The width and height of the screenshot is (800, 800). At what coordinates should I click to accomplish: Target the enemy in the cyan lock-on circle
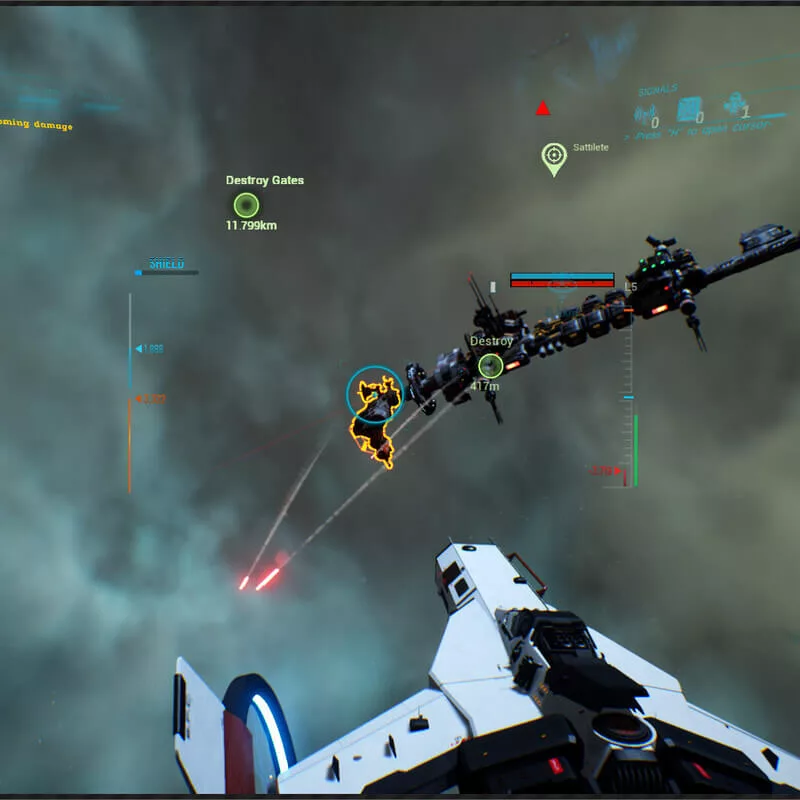tap(375, 395)
